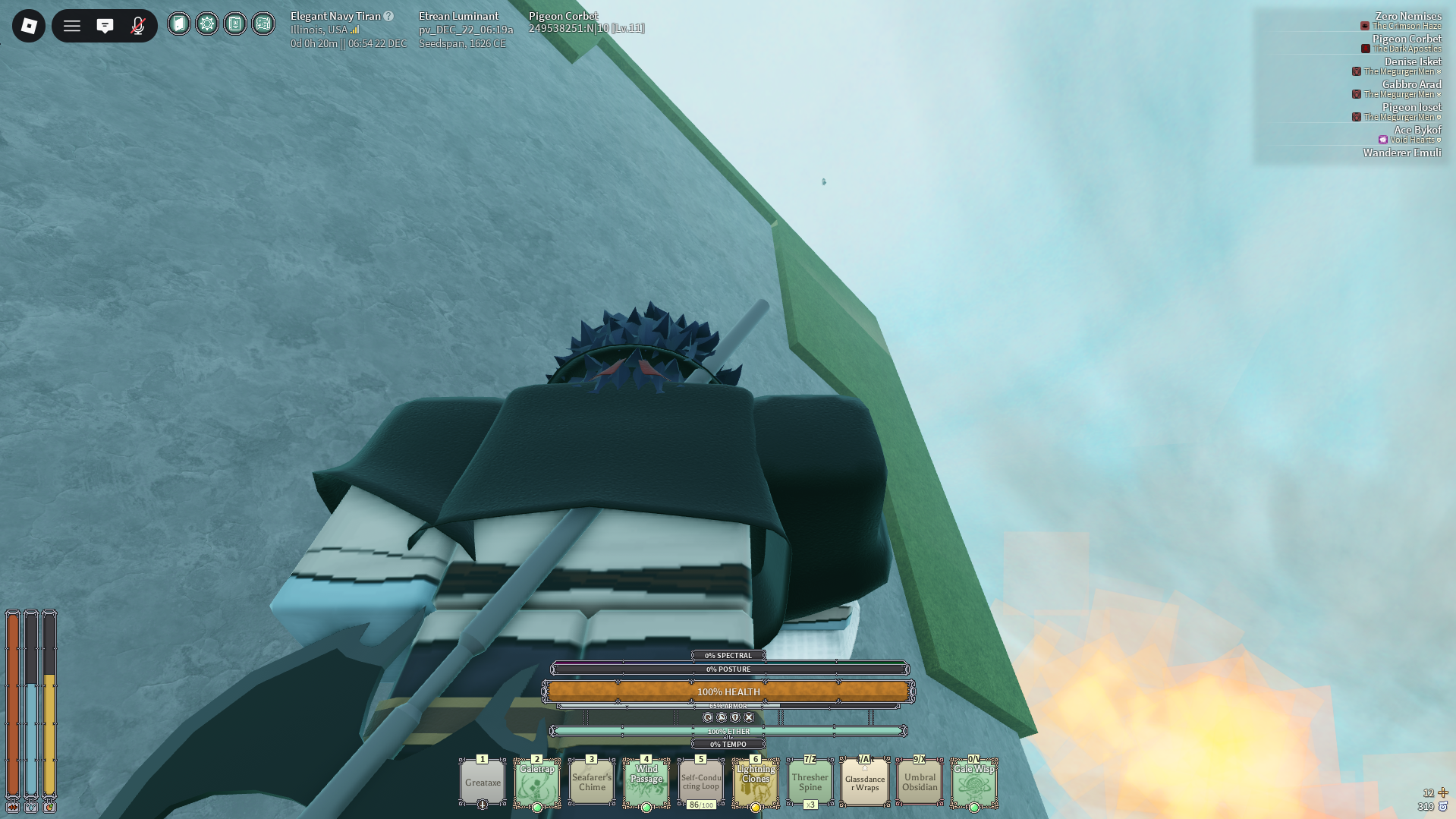Open the Roblox logo menu
Image resolution: width=1456 pixels, height=819 pixels.
tap(29, 26)
